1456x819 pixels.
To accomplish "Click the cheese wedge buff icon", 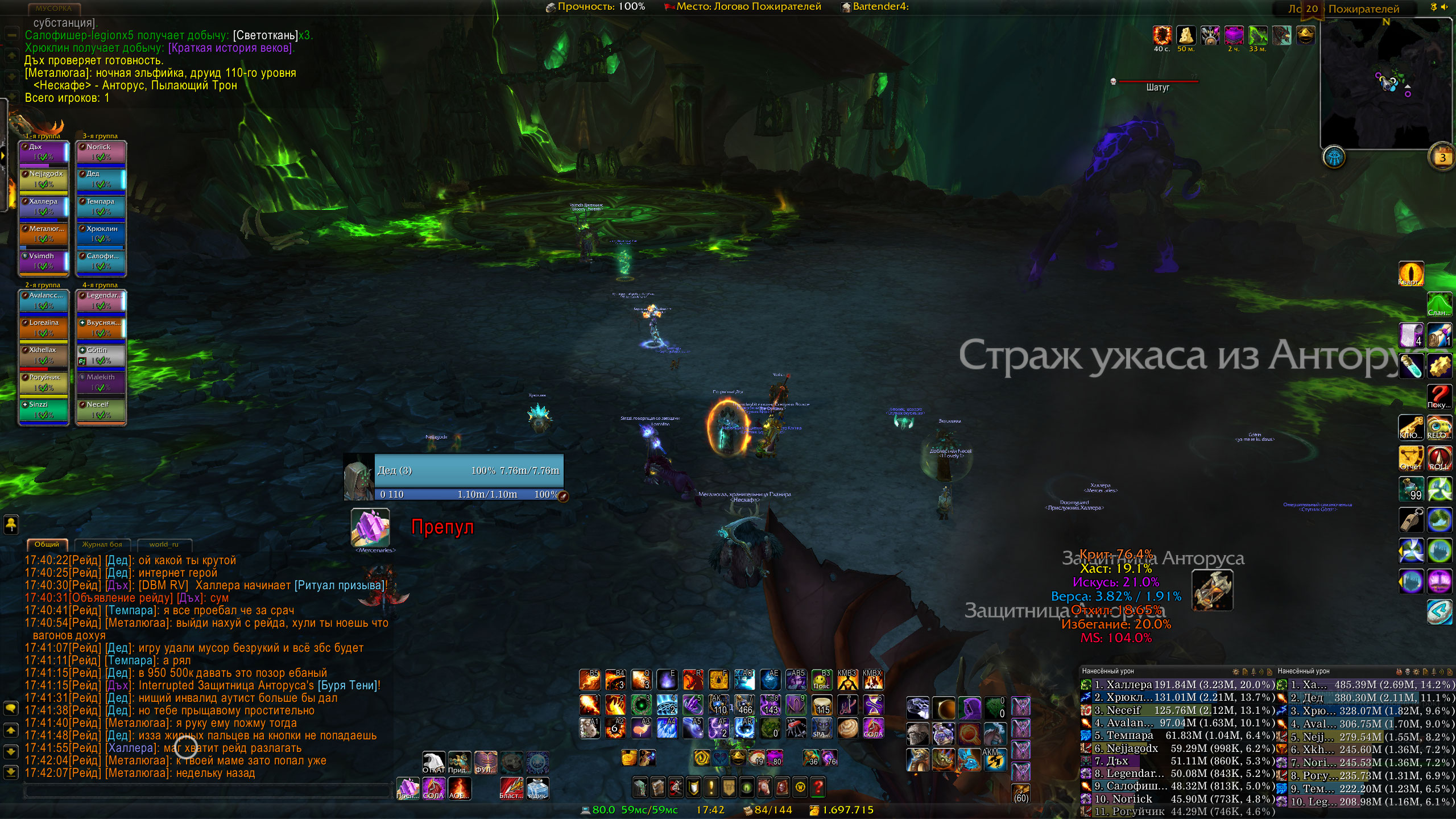I will (1186, 35).
